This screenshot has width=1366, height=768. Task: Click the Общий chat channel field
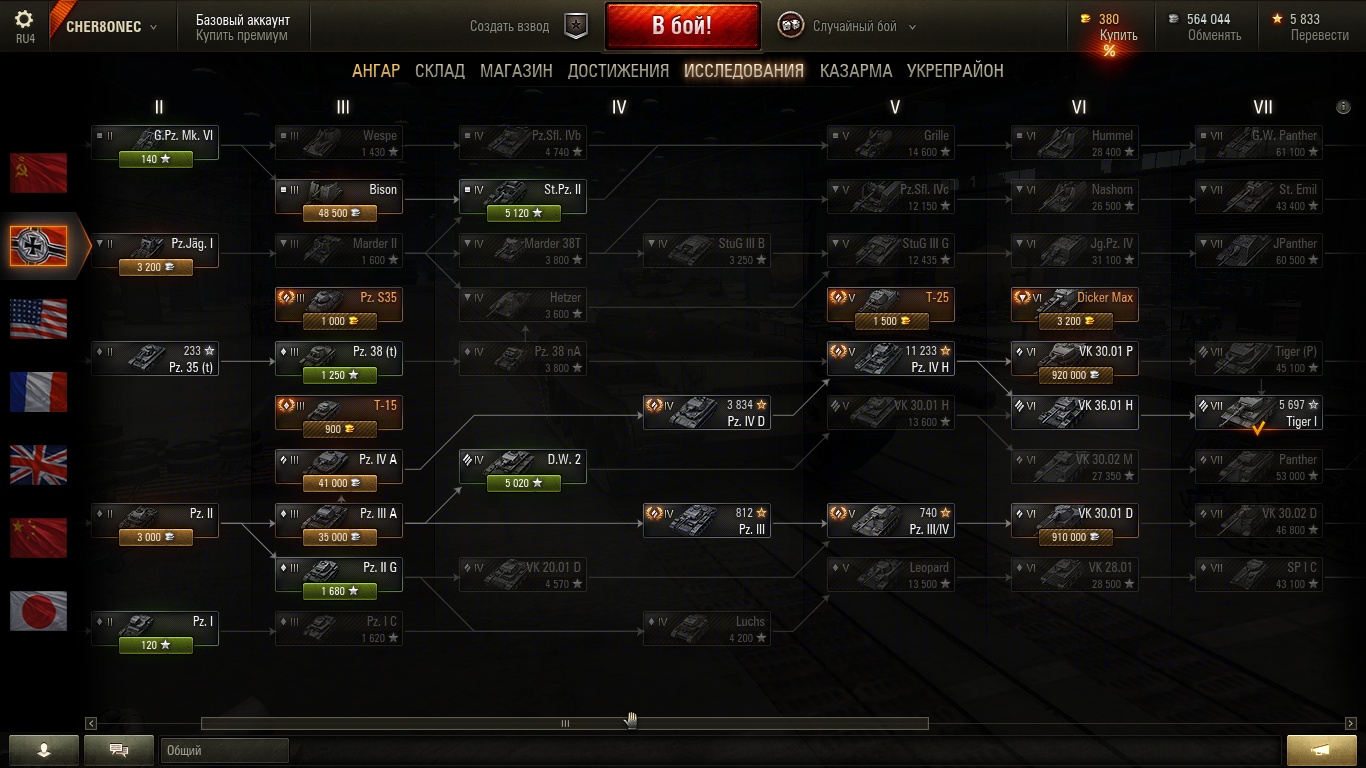224,750
